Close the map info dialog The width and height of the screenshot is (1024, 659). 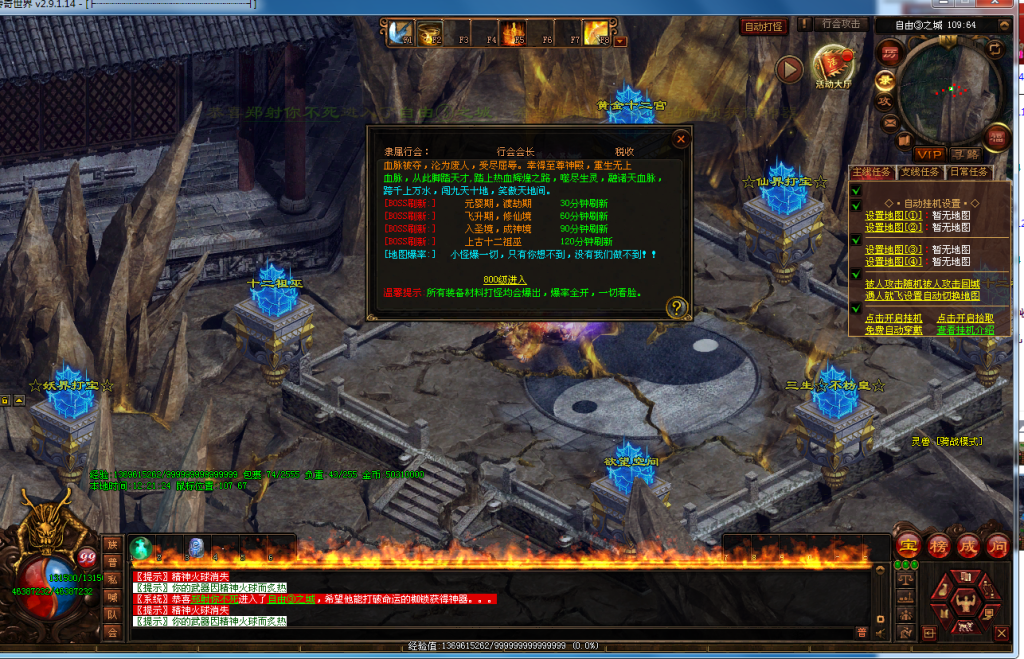680,139
